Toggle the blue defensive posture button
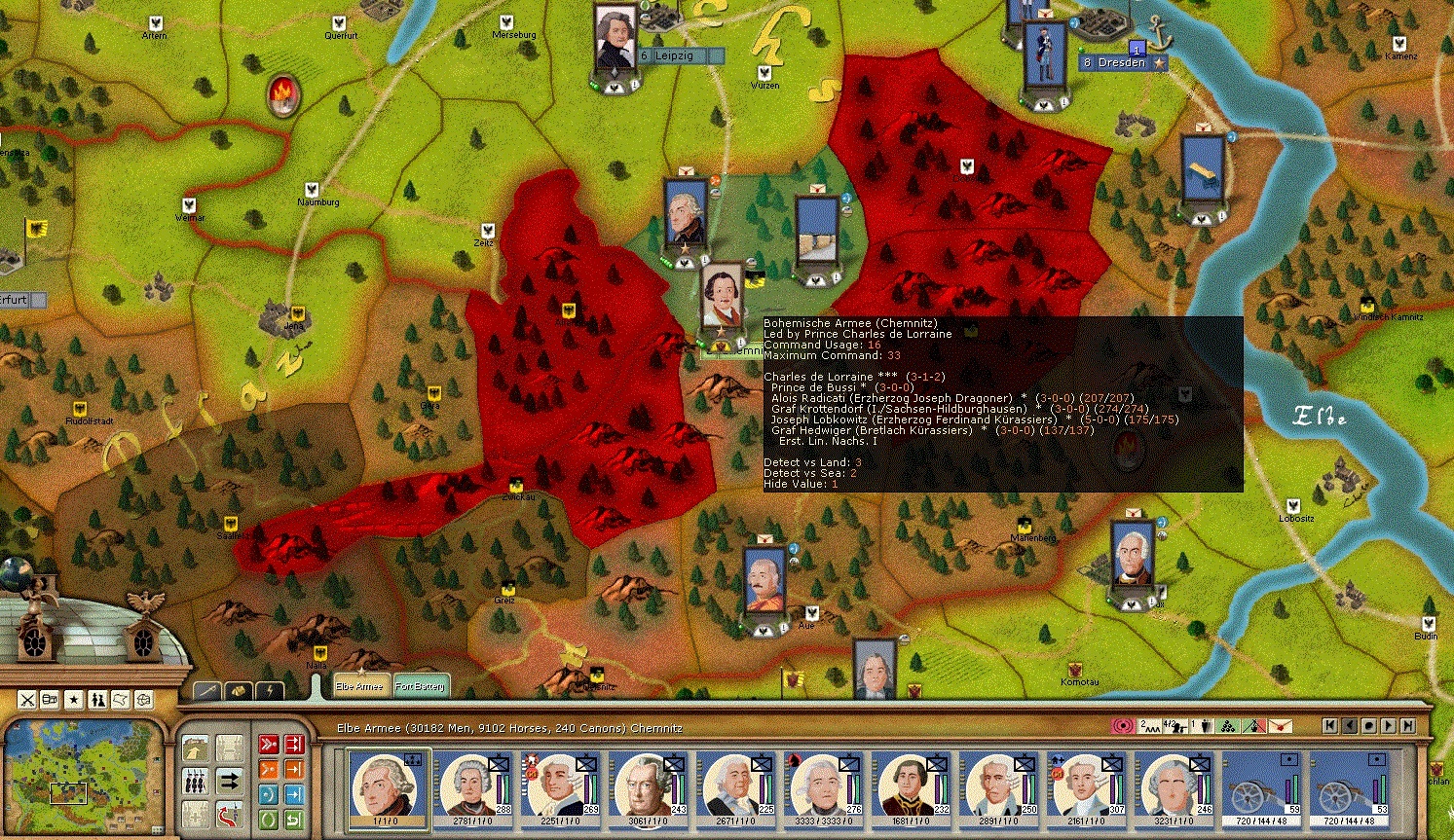 pos(269,794)
